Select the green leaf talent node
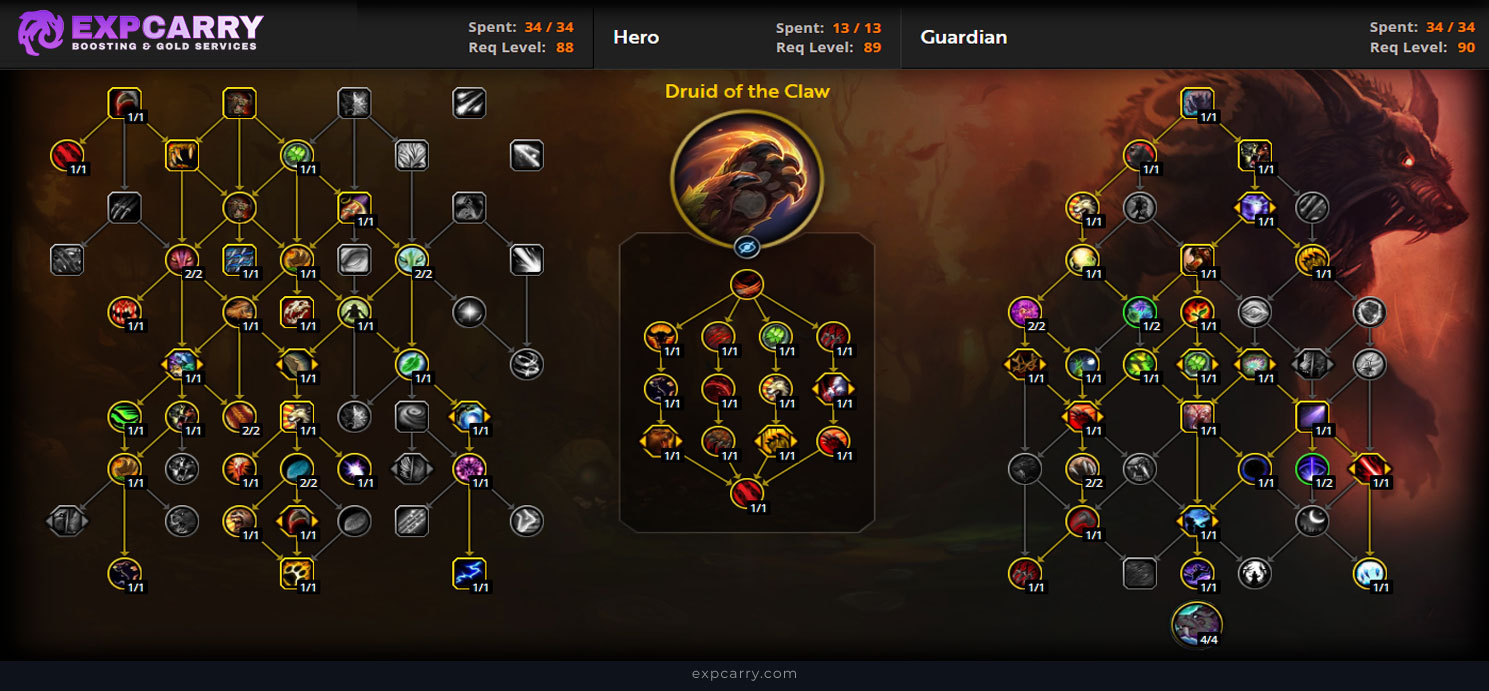 411,363
